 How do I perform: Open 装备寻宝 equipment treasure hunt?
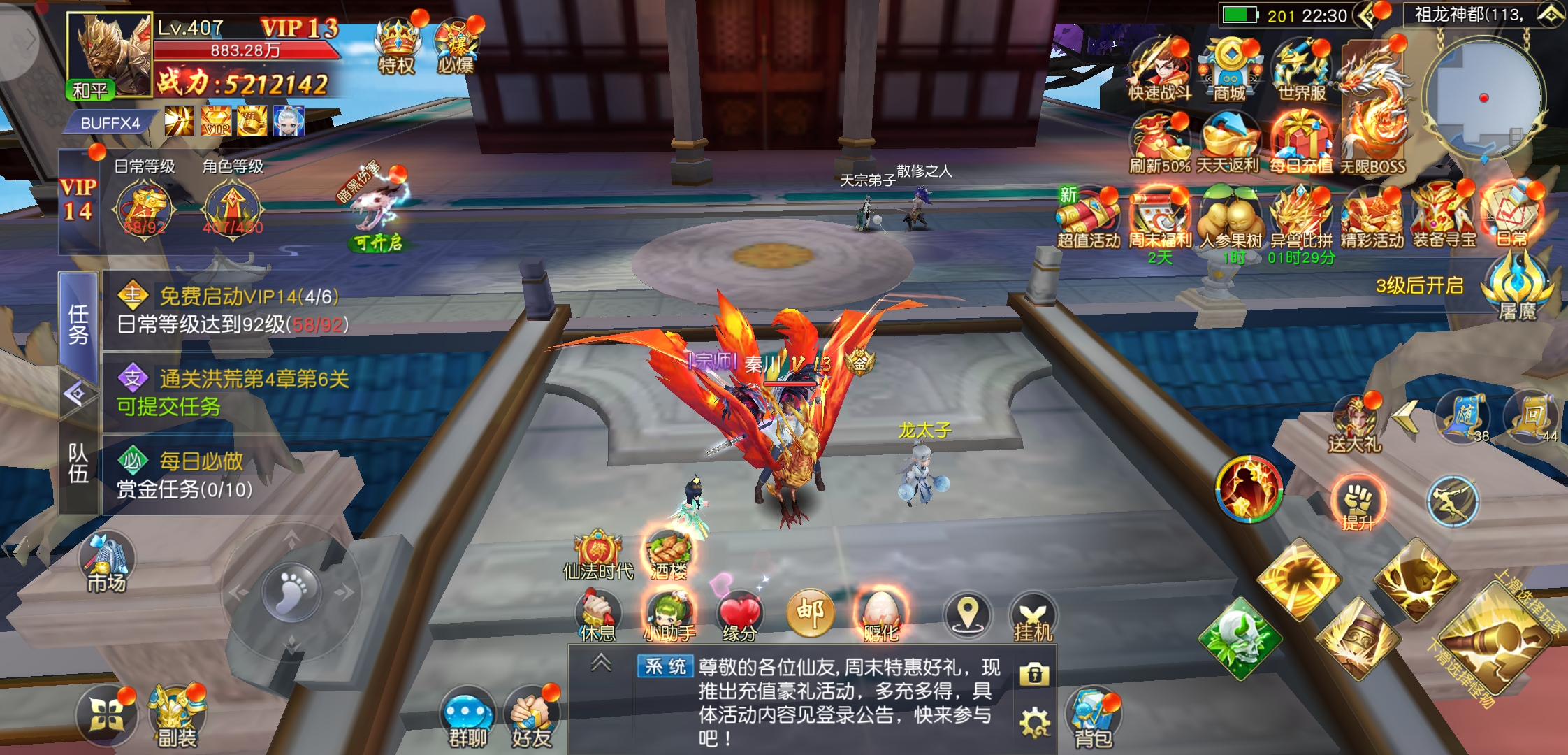[1444, 215]
